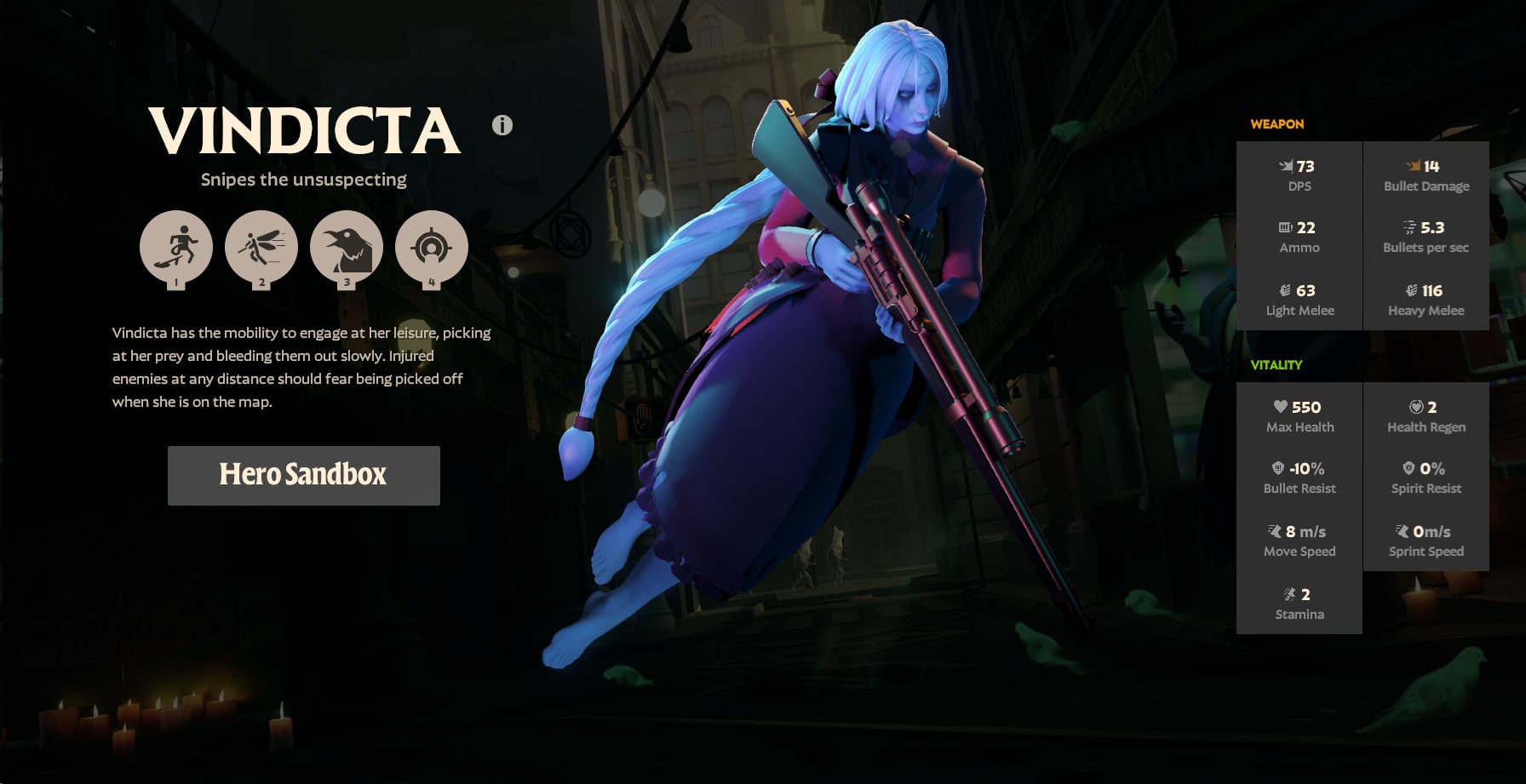
Task: Click the Light Melee fist icon
Action: [x=1286, y=291]
